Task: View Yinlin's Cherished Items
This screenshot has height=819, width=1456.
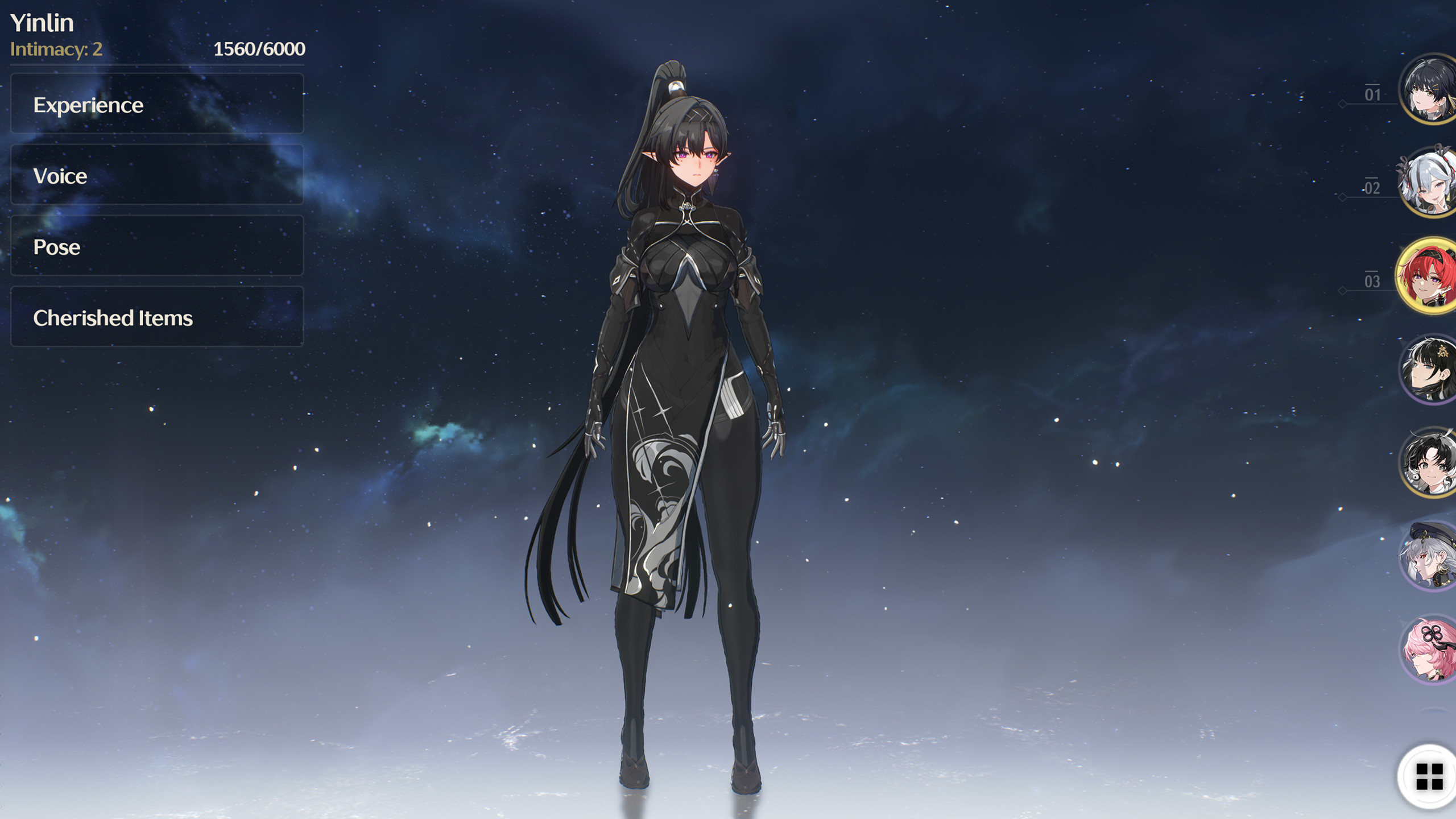Action: [156, 318]
